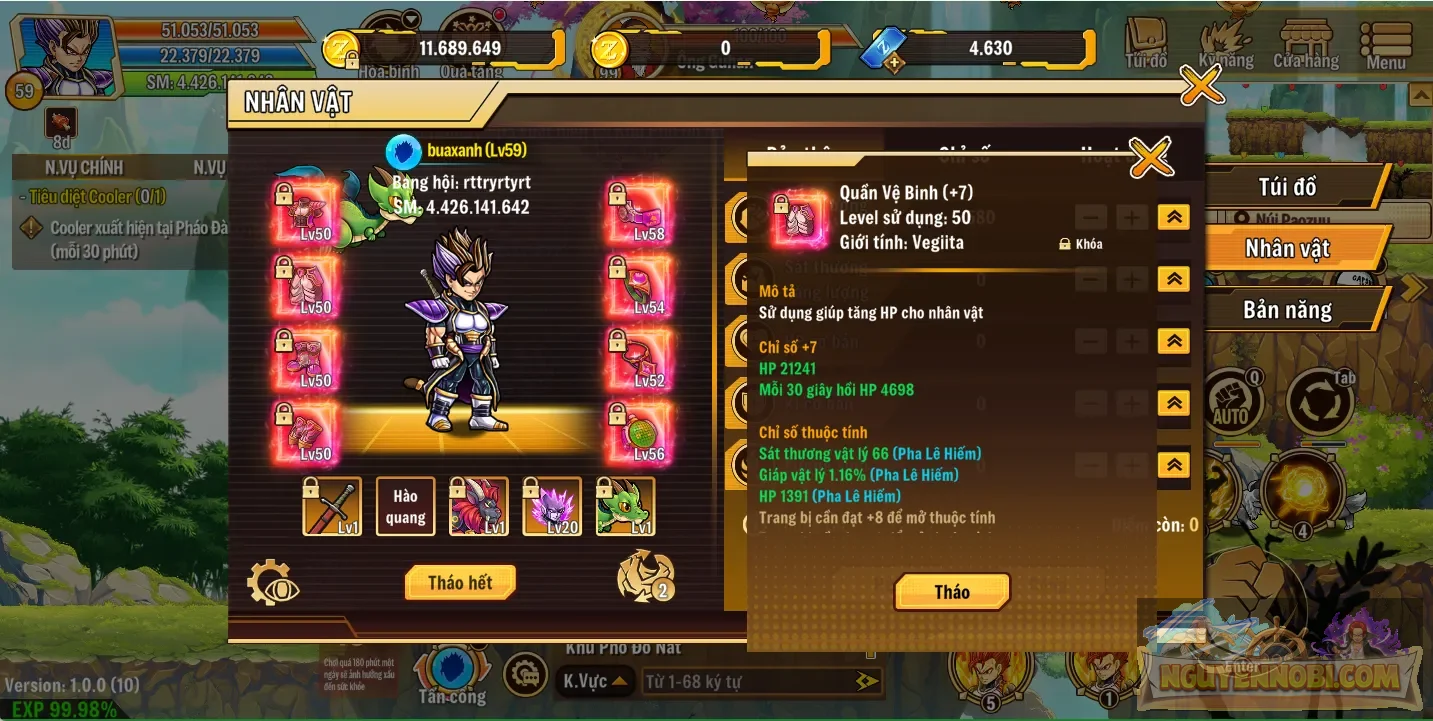Click the equipped Lv20 pet slot icon
The image size is (1433, 721).
click(553, 506)
